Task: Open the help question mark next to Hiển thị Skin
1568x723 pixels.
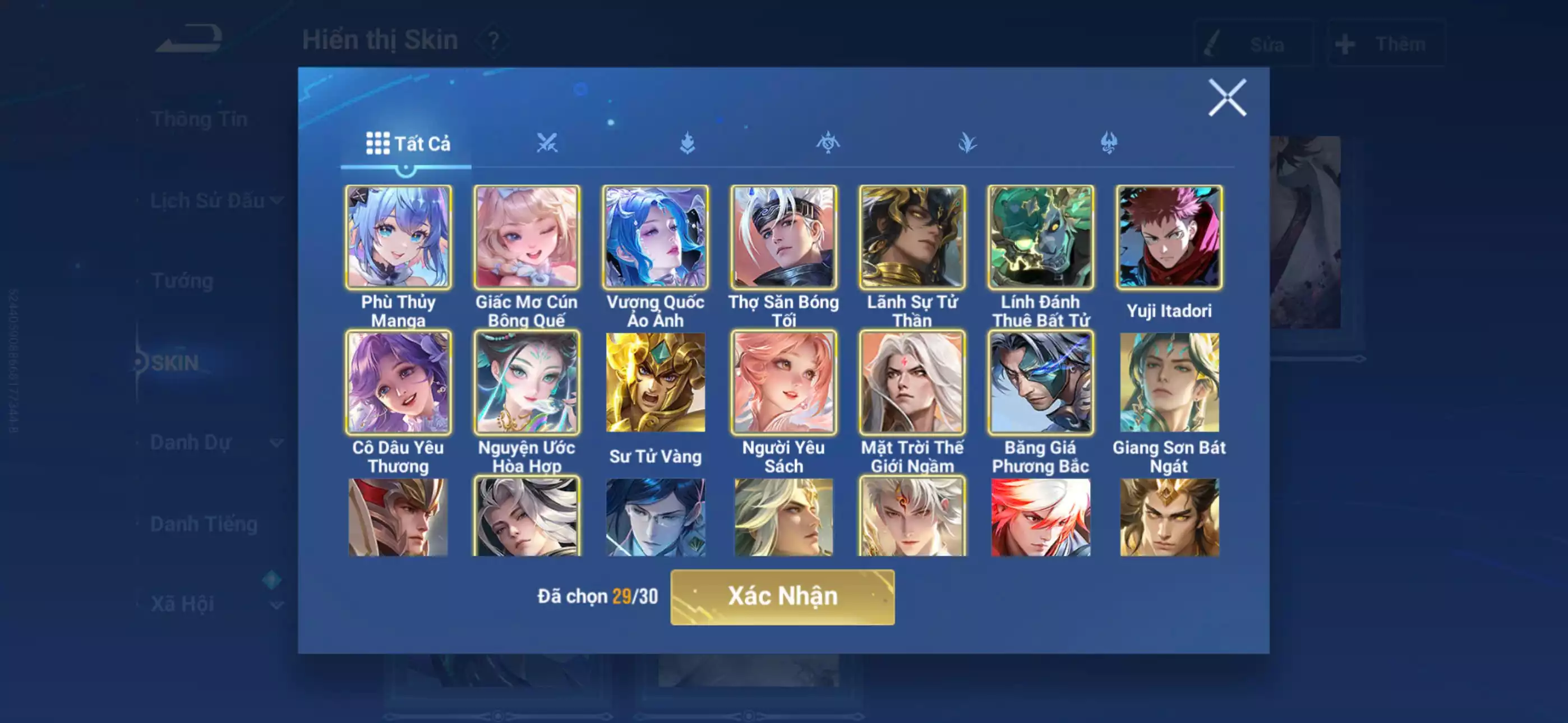Action: (x=494, y=40)
